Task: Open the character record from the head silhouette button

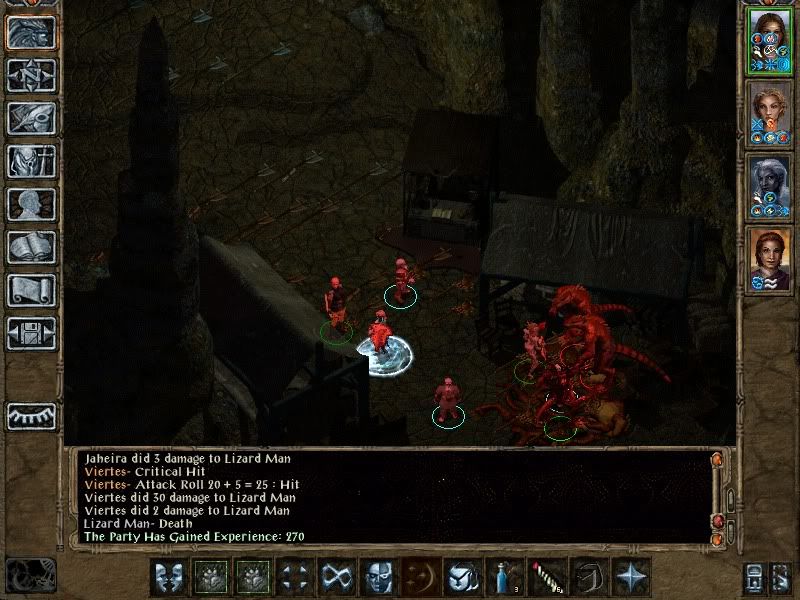Action: pyautogui.click(x=31, y=204)
